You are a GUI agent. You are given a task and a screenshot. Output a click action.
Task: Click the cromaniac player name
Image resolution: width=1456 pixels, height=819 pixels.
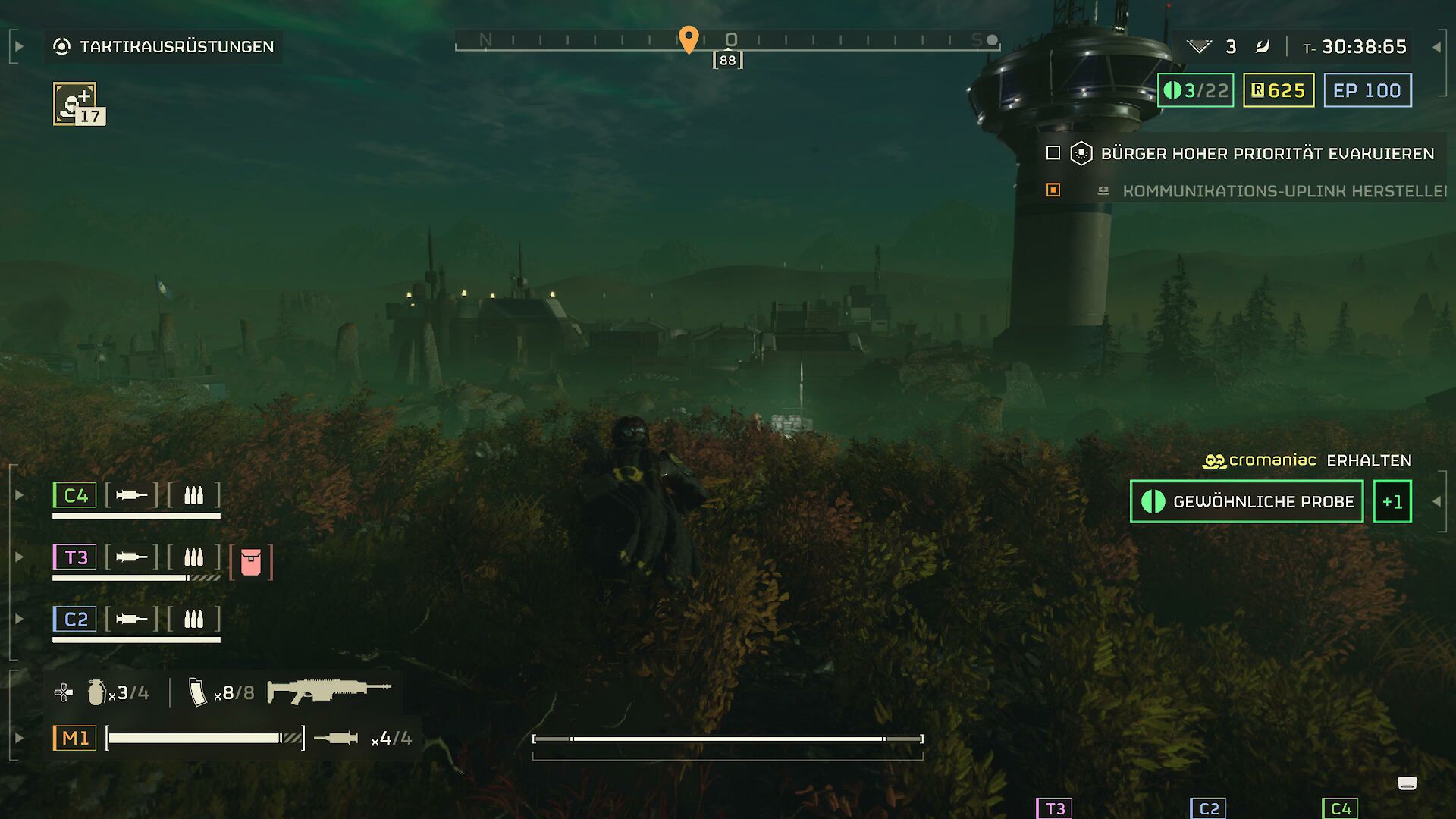coord(1272,460)
